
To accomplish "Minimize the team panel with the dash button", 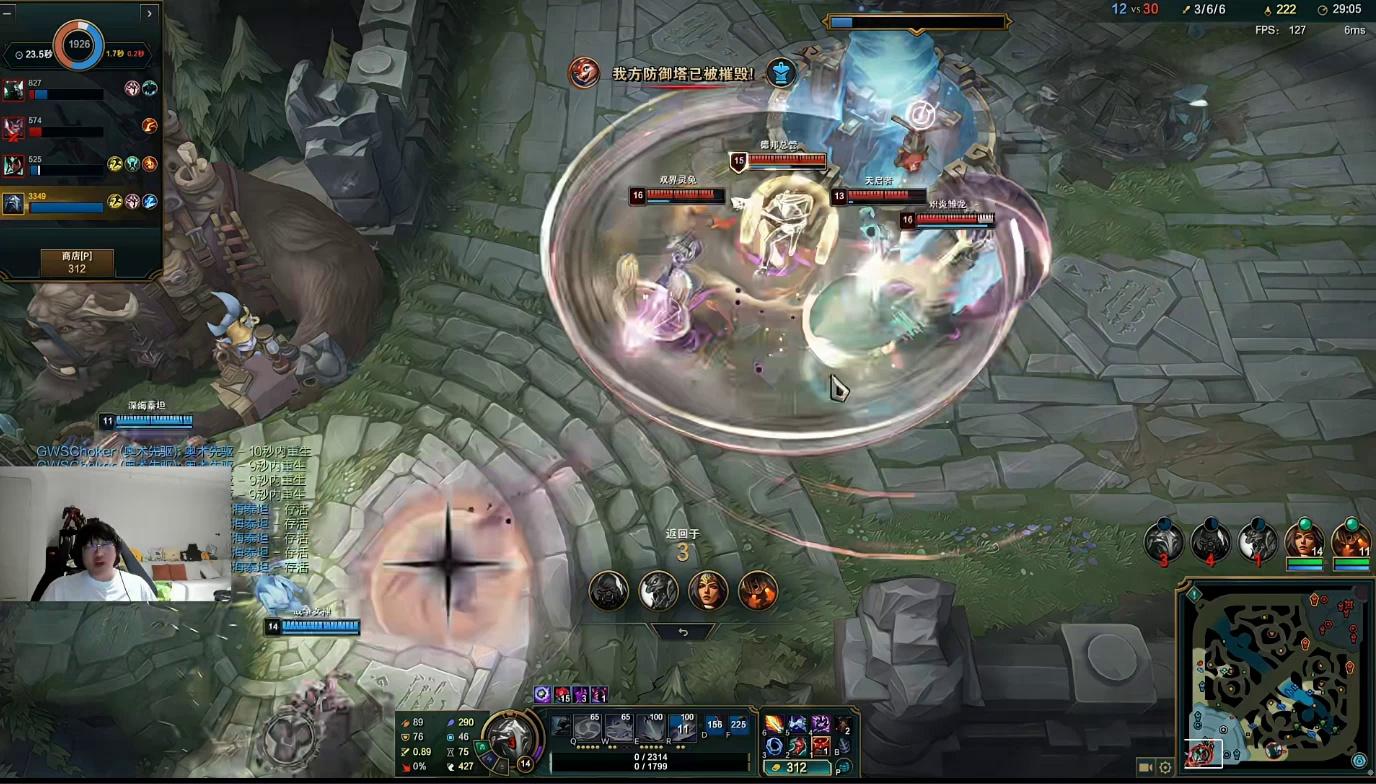I will 9,13.
